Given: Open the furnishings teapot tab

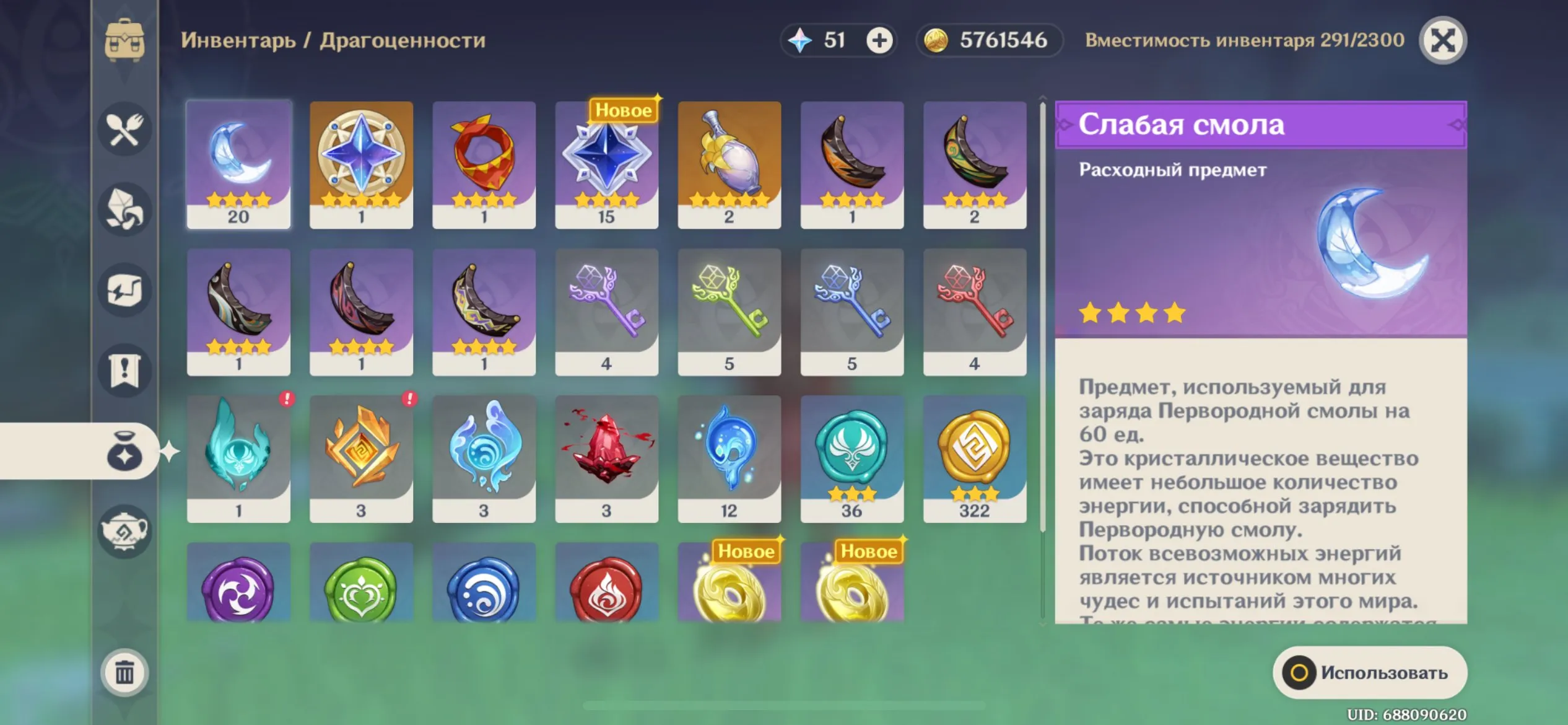Looking at the screenshot, I should (x=124, y=531).
